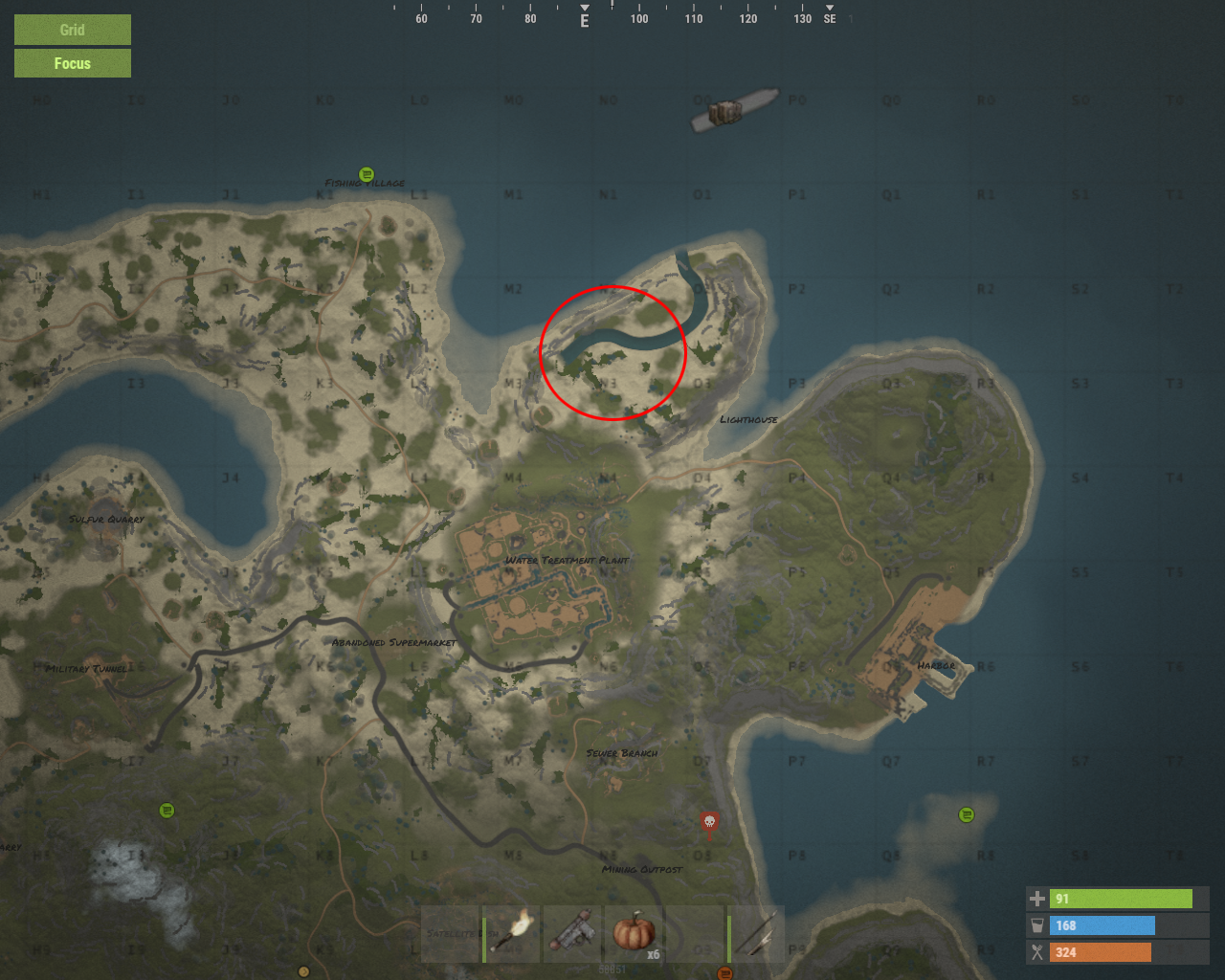Click the Lighthouse location label
The height and width of the screenshot is (980, 1225).
point(749,418)
